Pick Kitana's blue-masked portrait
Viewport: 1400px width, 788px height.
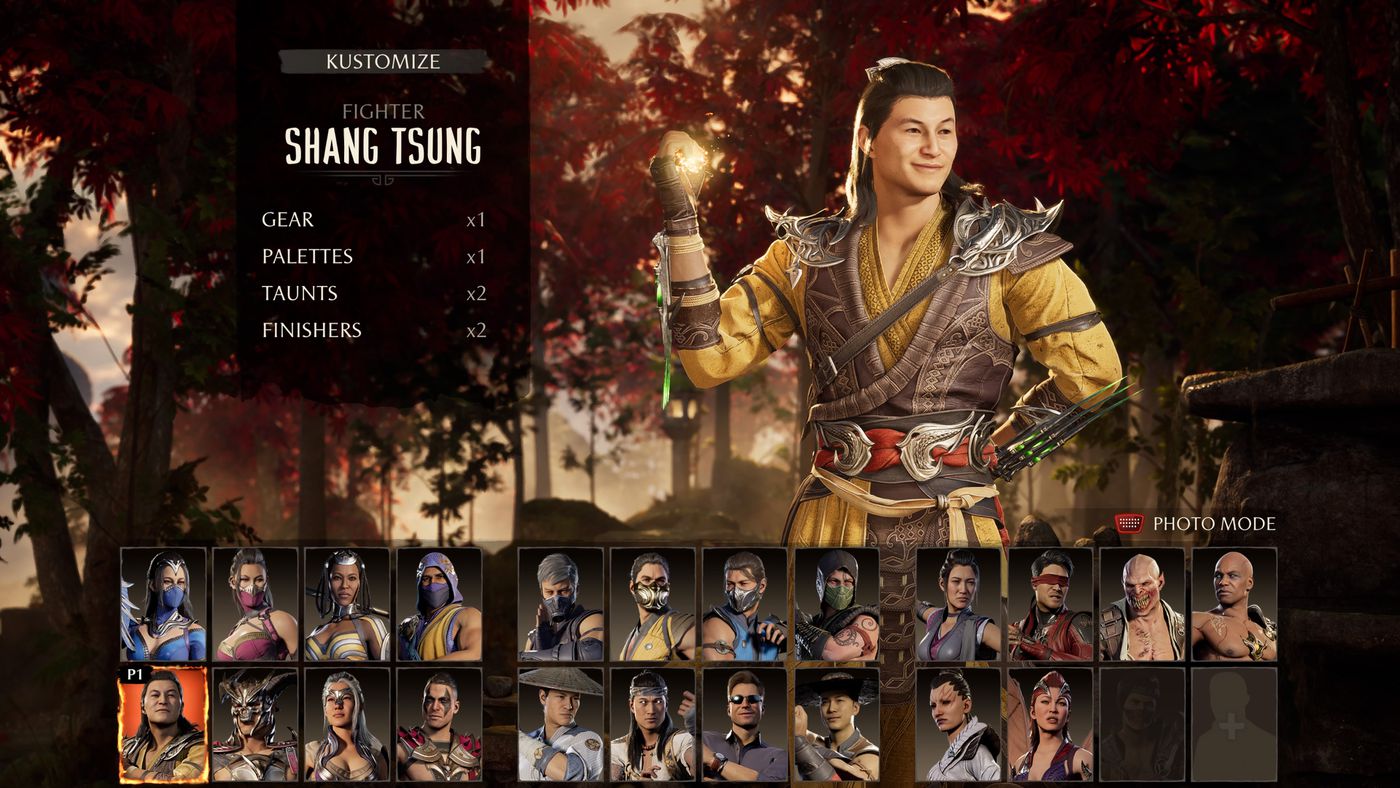point(164,605)
